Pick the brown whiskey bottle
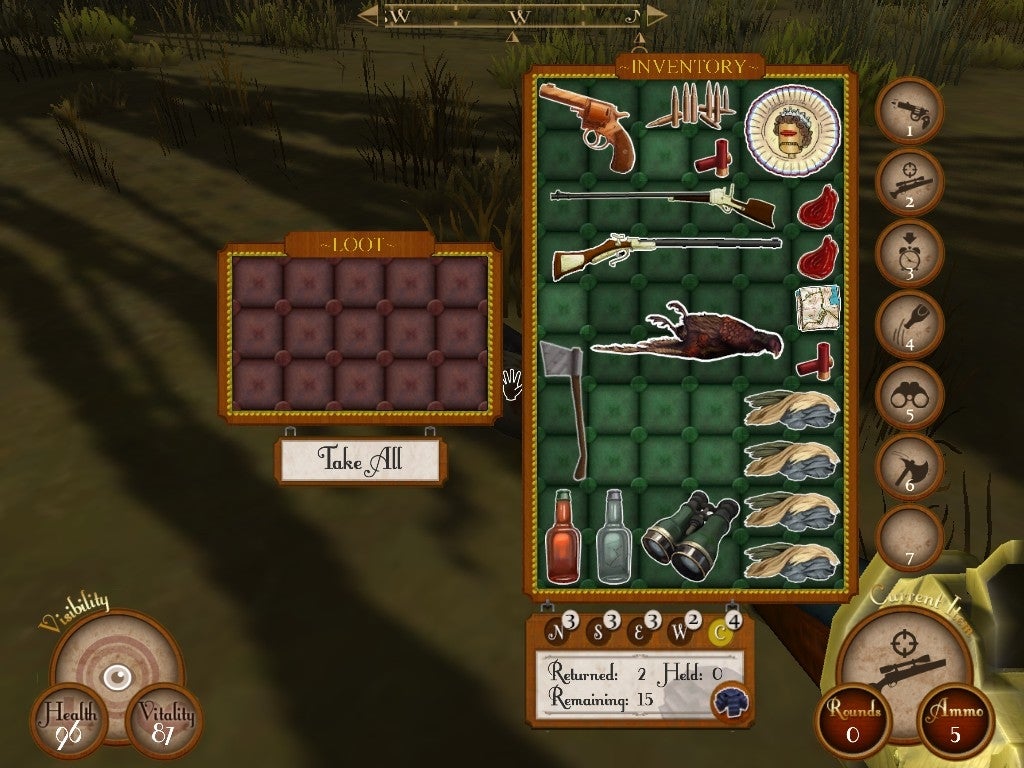This screenshot has width=1024, height=768. (563, 538)
